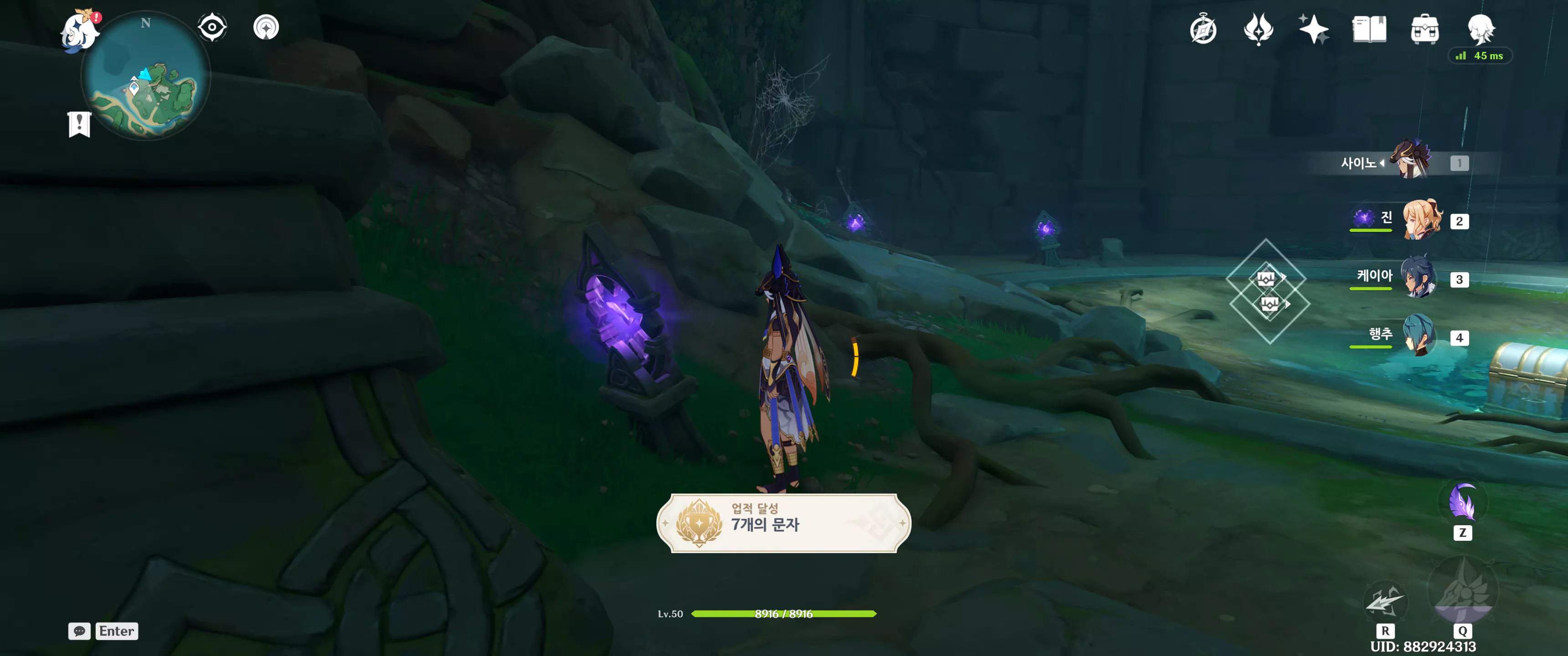Switch to party member 행추
This screenshot has height=656, width=1568.
coord(1419,336)
